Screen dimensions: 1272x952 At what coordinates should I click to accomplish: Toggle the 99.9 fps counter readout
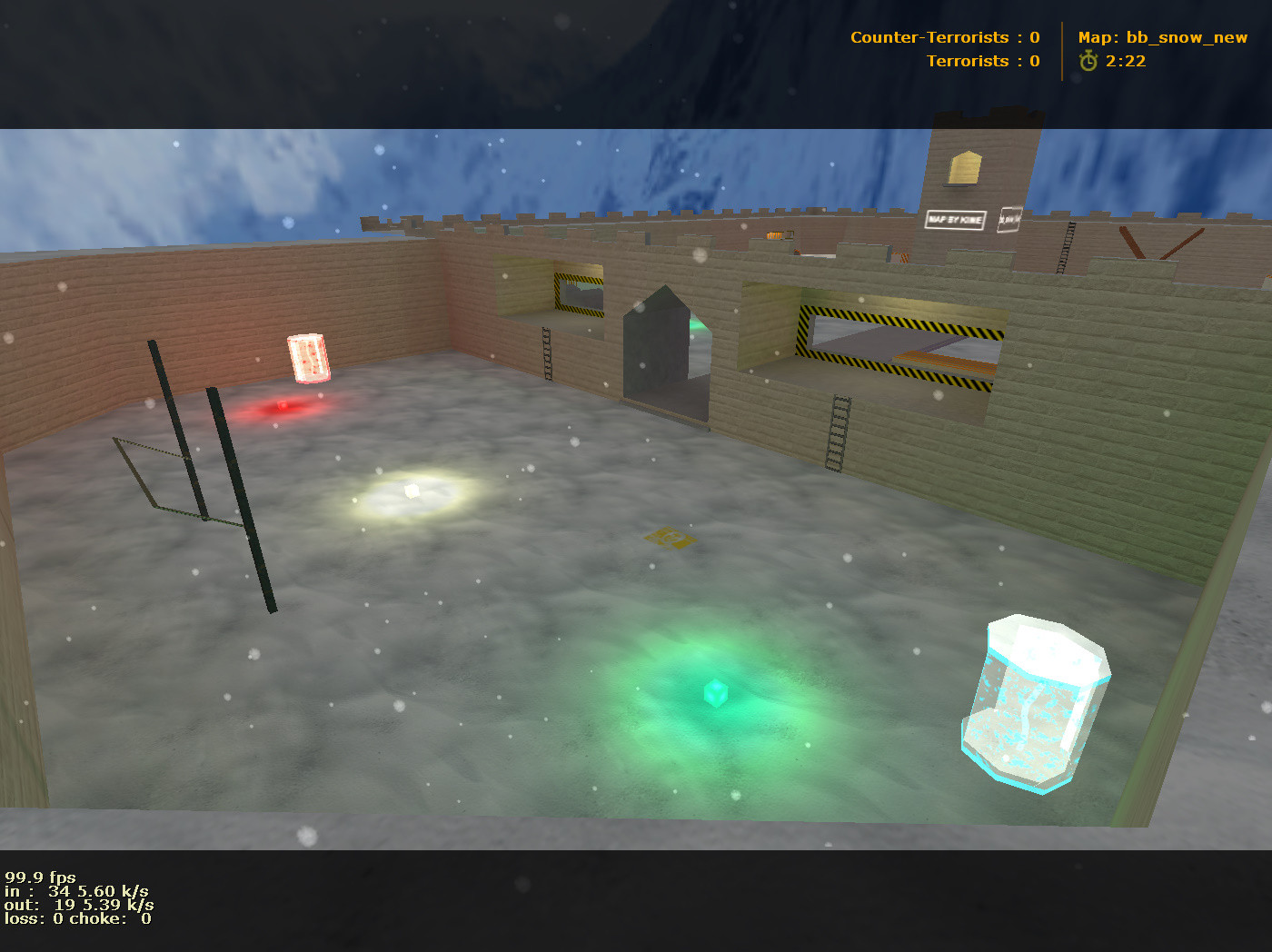40,877
